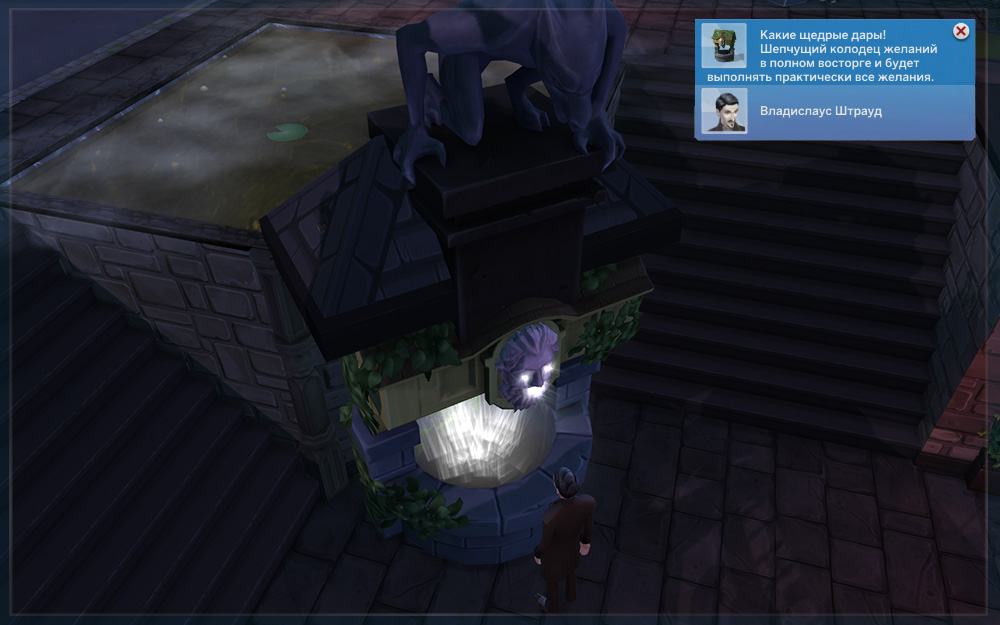Close the wishing well notification
Viewport: 1000px width, 625px height.
coord(961,32)
